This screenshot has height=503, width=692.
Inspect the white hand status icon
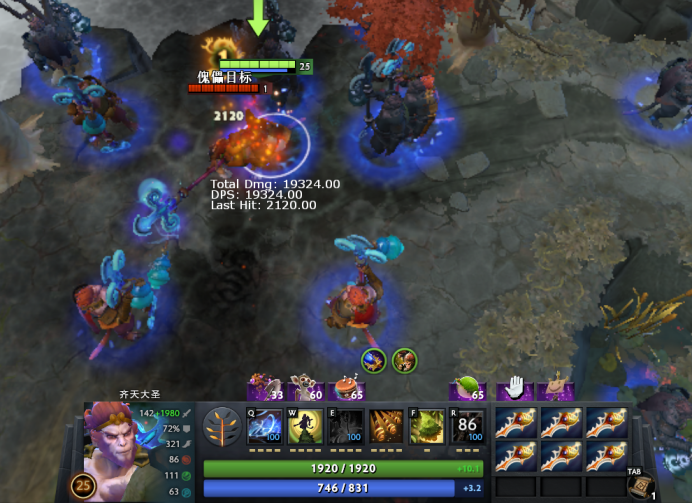click(514, 387)
